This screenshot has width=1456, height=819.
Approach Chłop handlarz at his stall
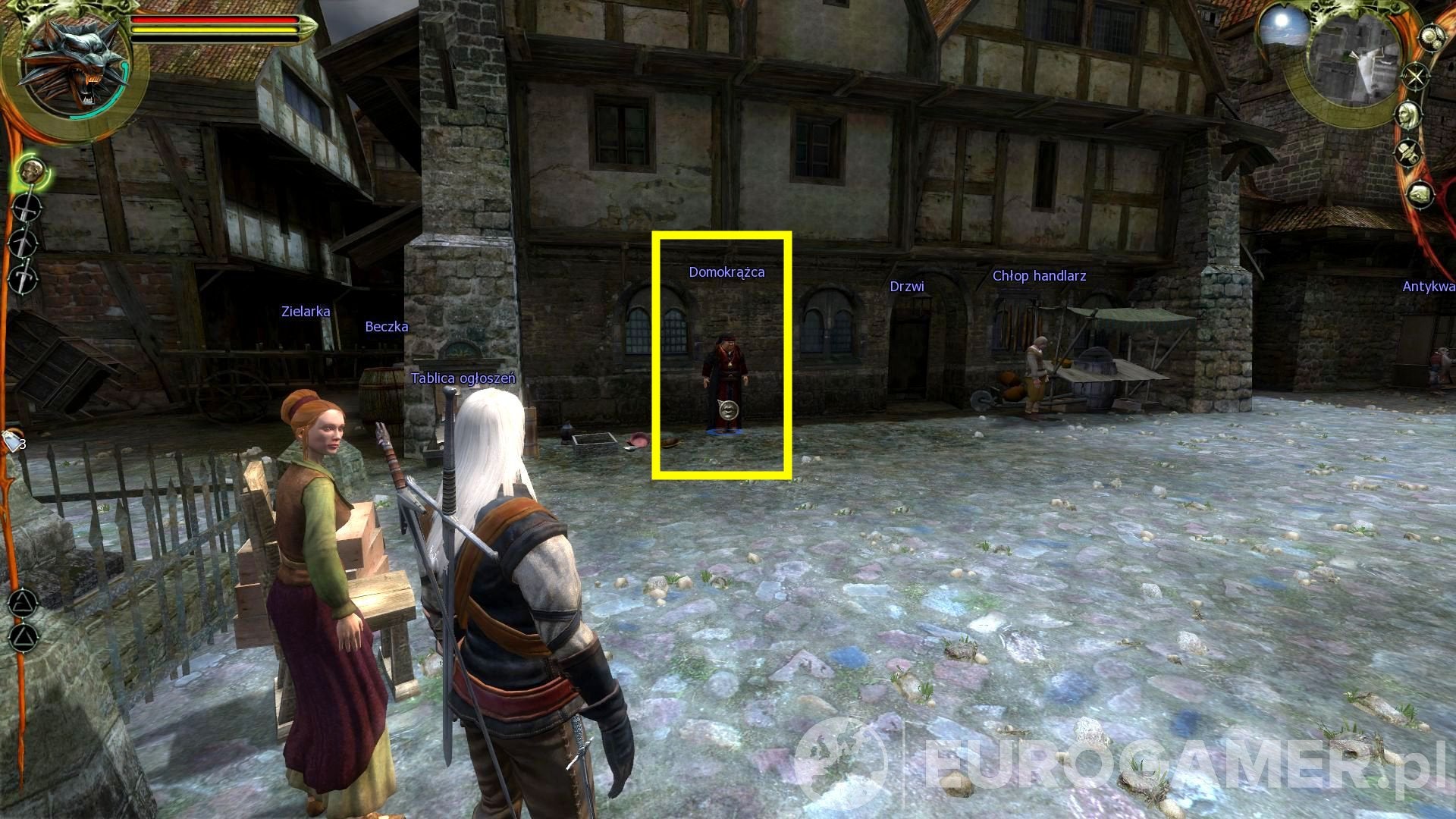1037,372
